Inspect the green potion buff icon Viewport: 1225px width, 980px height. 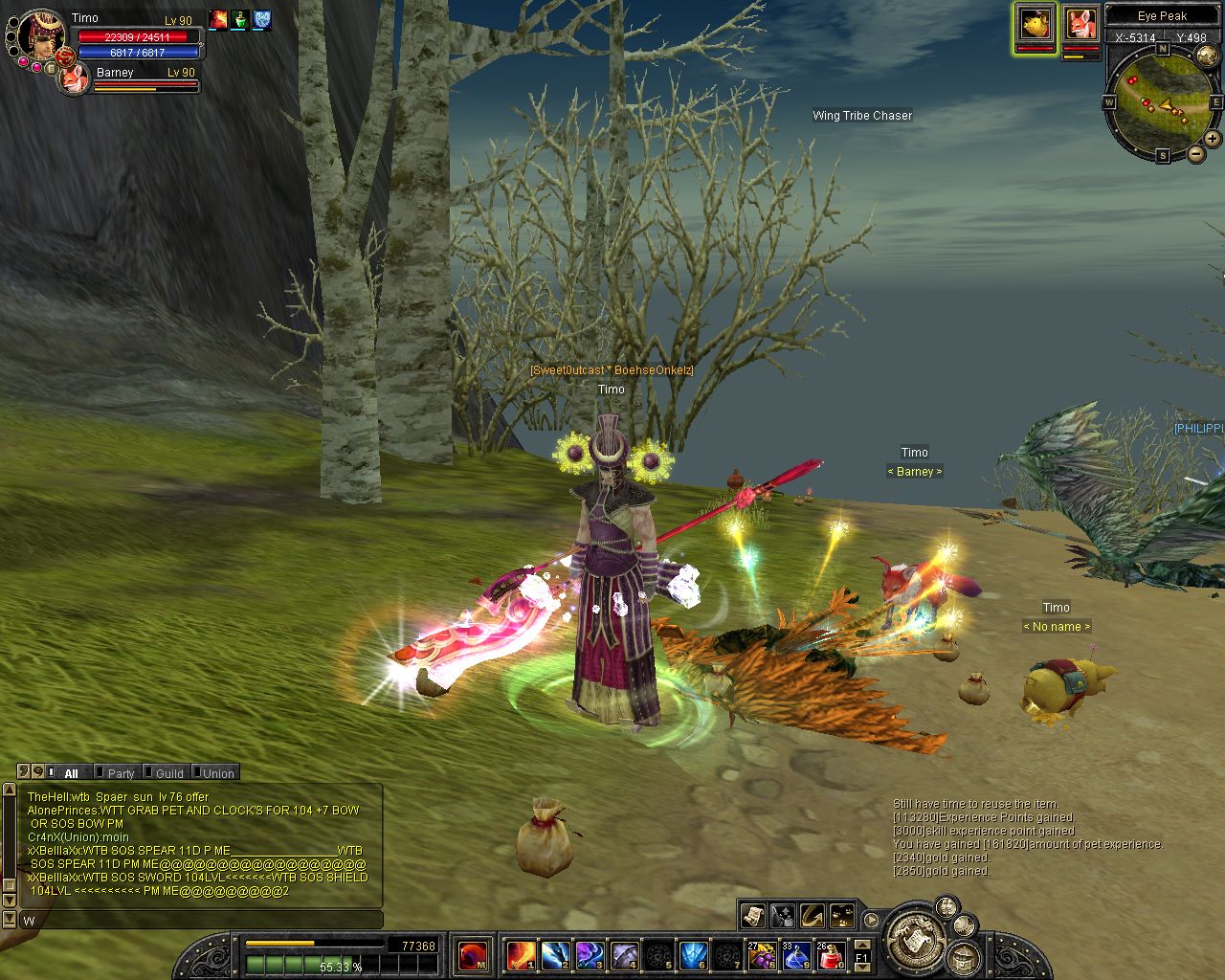click(x=240, y=20)
